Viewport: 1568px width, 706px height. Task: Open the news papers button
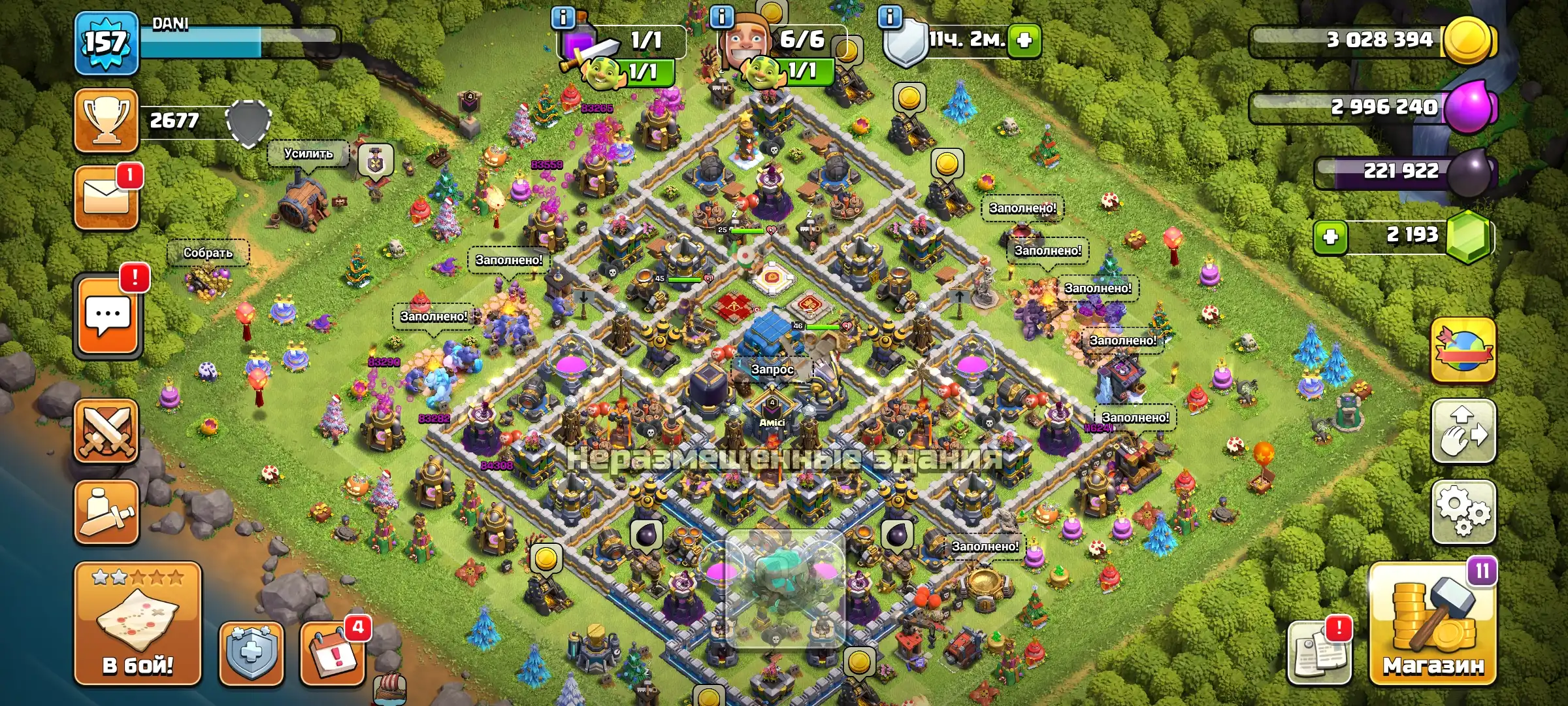point(1318,654)
